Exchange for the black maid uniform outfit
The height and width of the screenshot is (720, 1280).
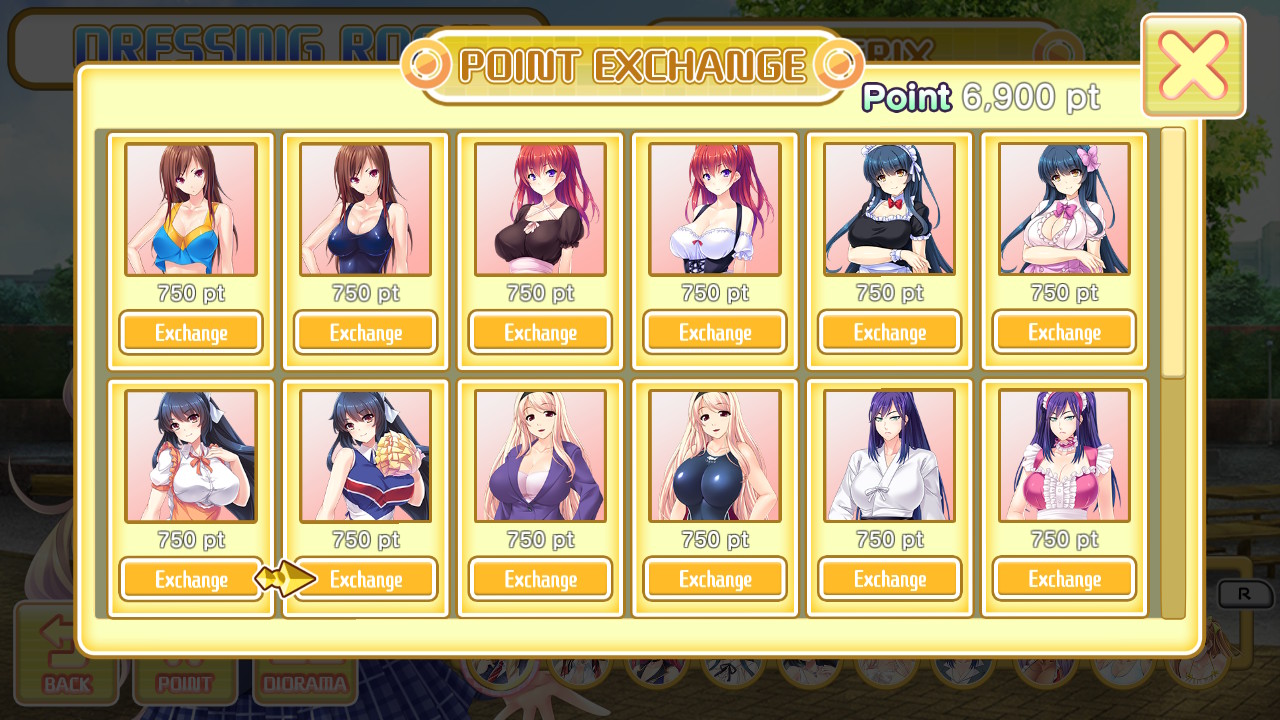click(x=889, y=332)
